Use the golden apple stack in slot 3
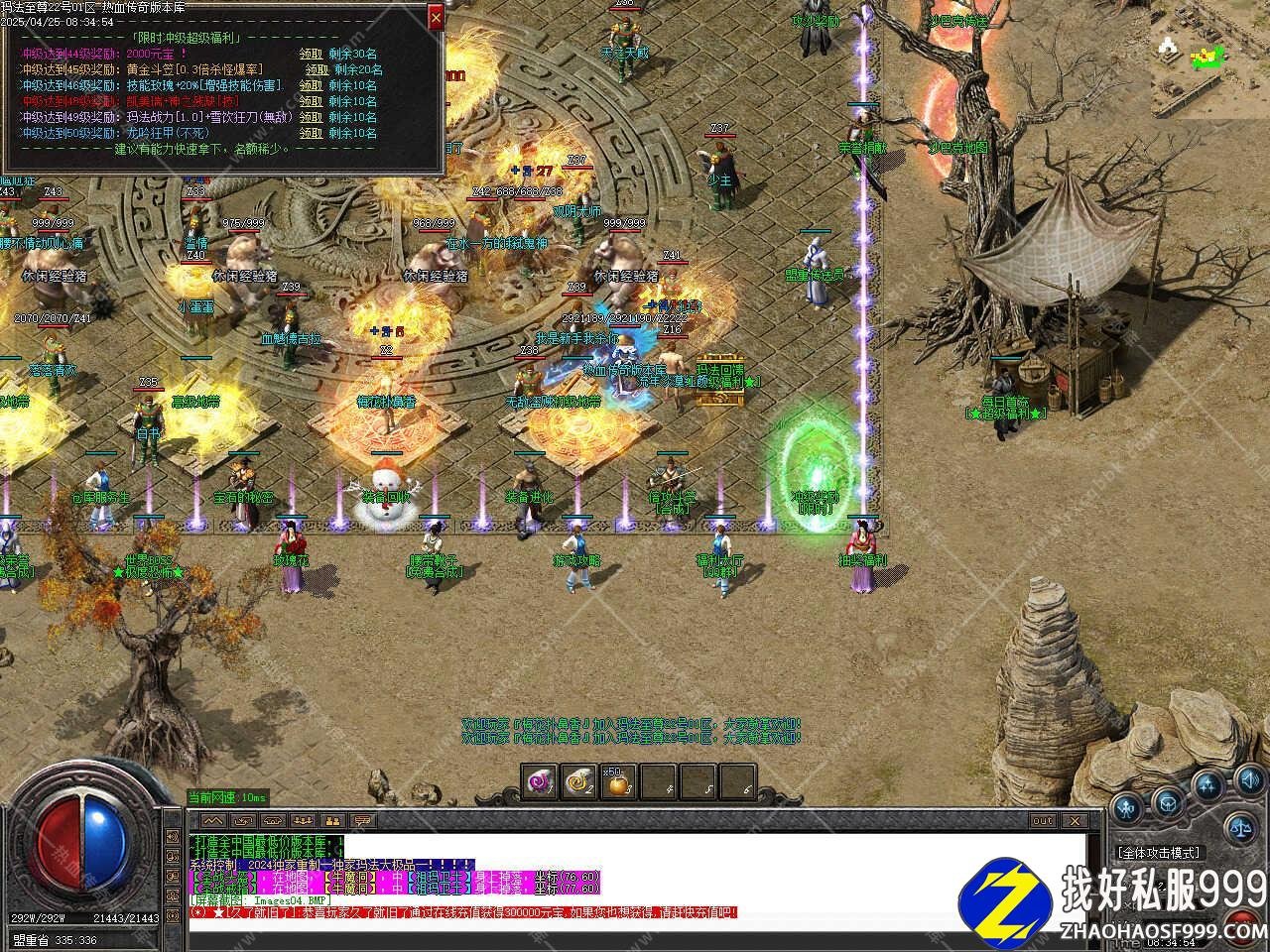 click(x=619, y=782)
